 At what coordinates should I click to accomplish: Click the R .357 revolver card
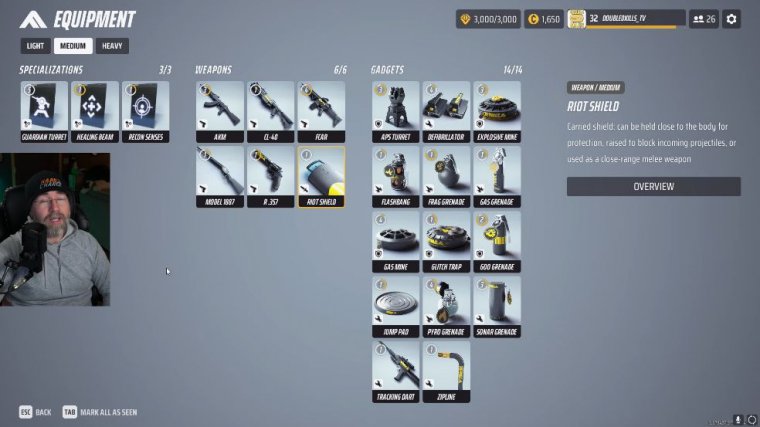pyautogui.click(x=271, y=177)
